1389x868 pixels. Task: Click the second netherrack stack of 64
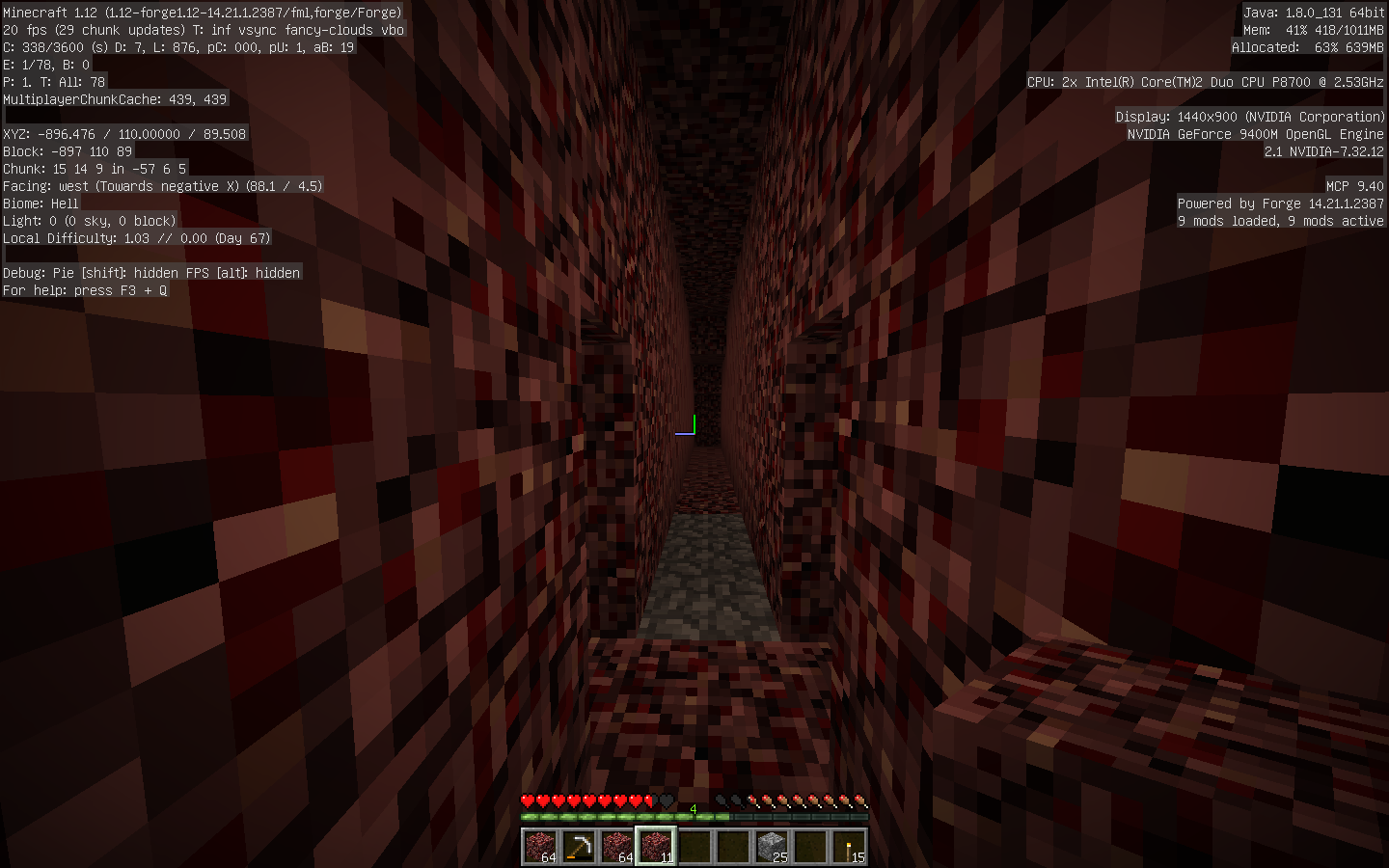(617, 846)
